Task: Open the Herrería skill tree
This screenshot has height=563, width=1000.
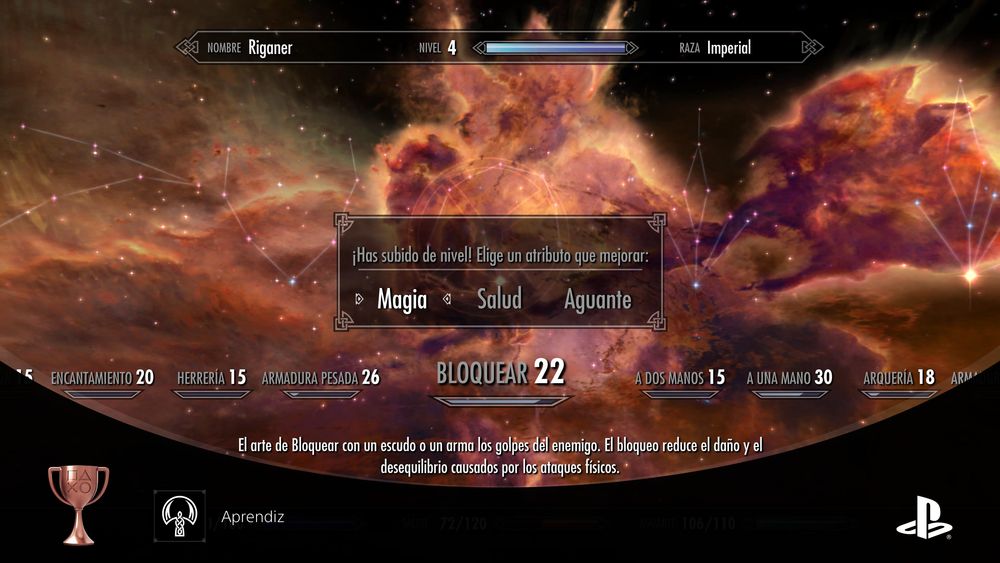Action: (x=211, y=378)
